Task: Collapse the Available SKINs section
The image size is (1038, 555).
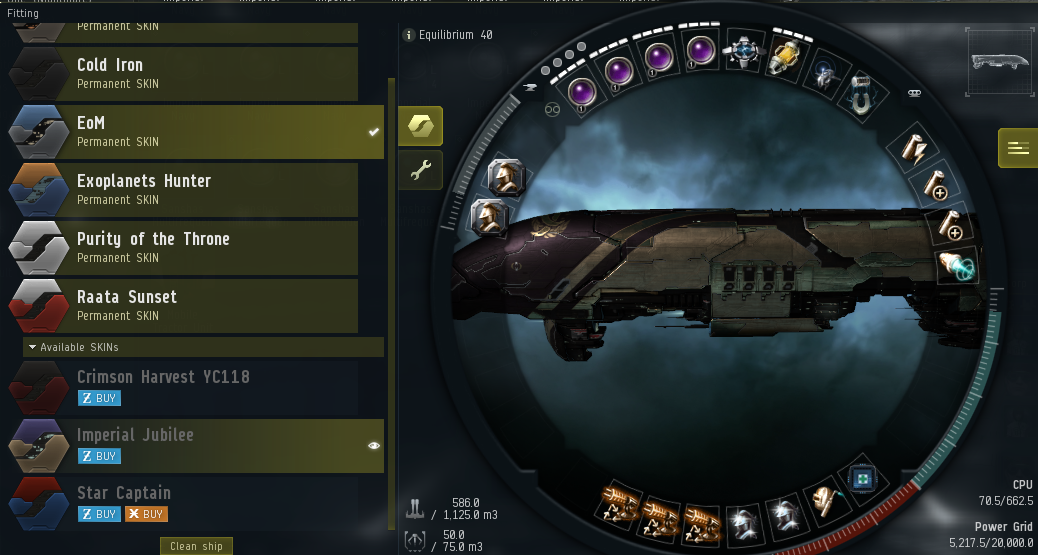Action: click(x=32, y=347)
